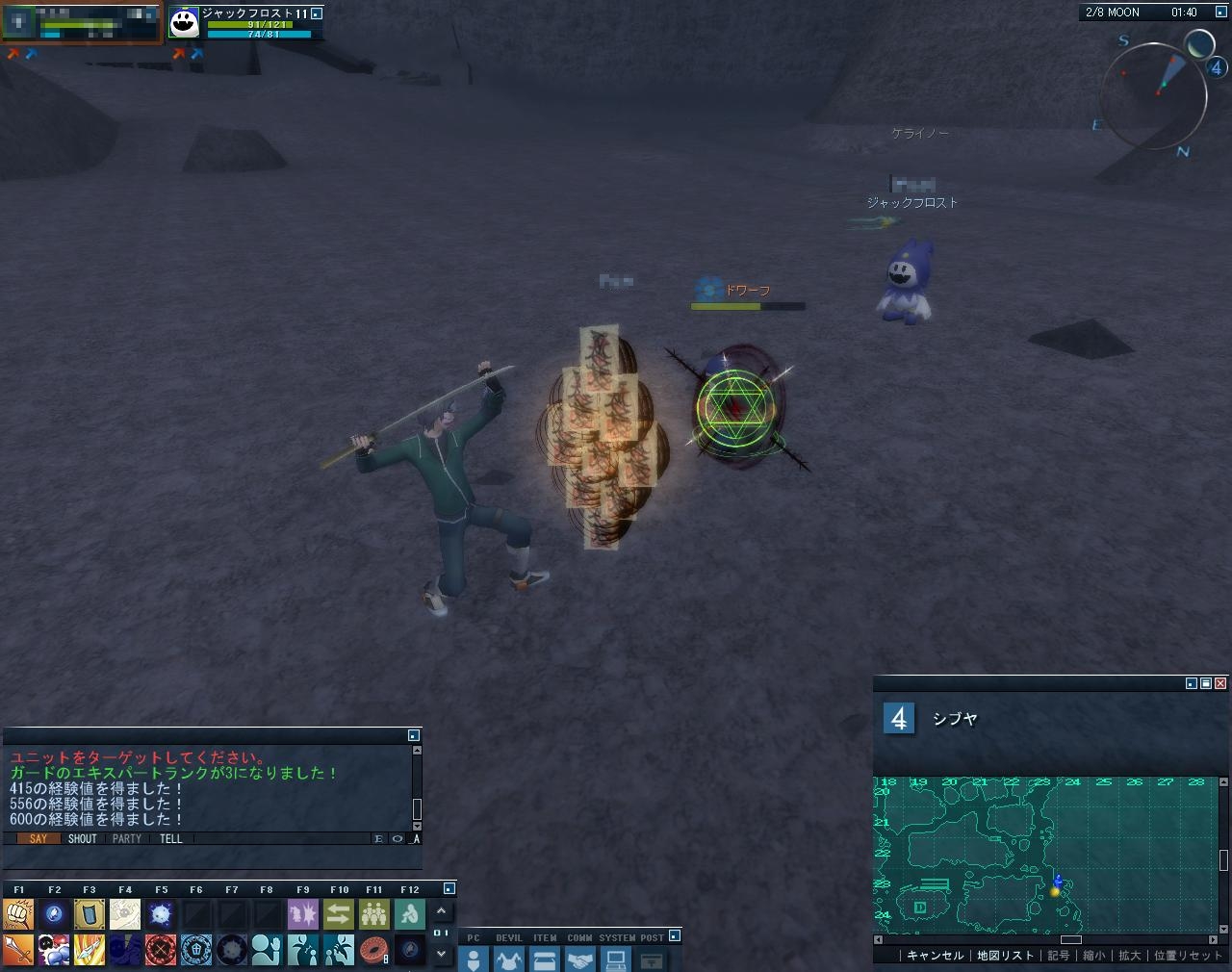Click キャンセル in the map window
Screen dimensions: 1232x972
(935, 956)
